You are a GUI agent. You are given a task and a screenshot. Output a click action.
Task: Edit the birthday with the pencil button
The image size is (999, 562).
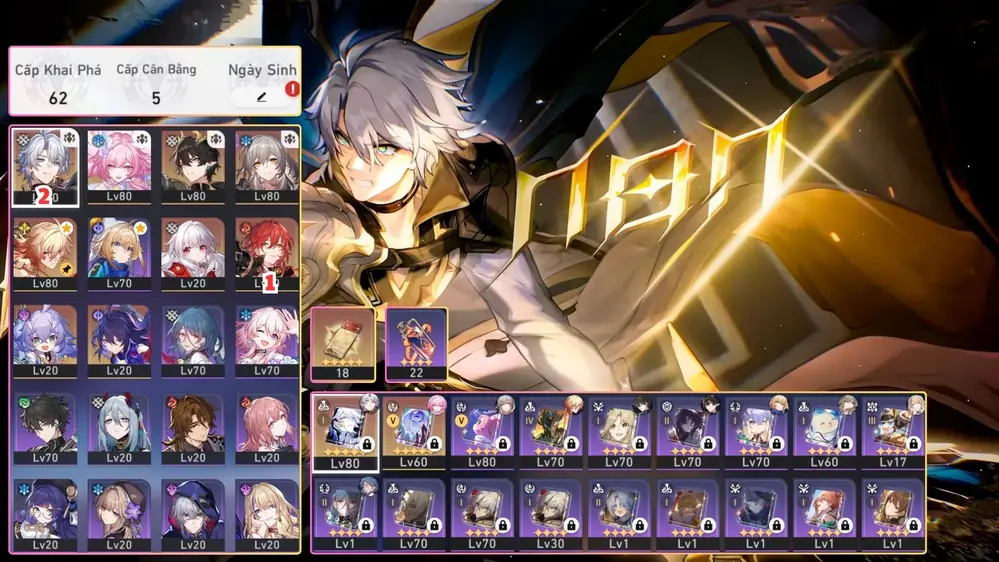point(262,97)
